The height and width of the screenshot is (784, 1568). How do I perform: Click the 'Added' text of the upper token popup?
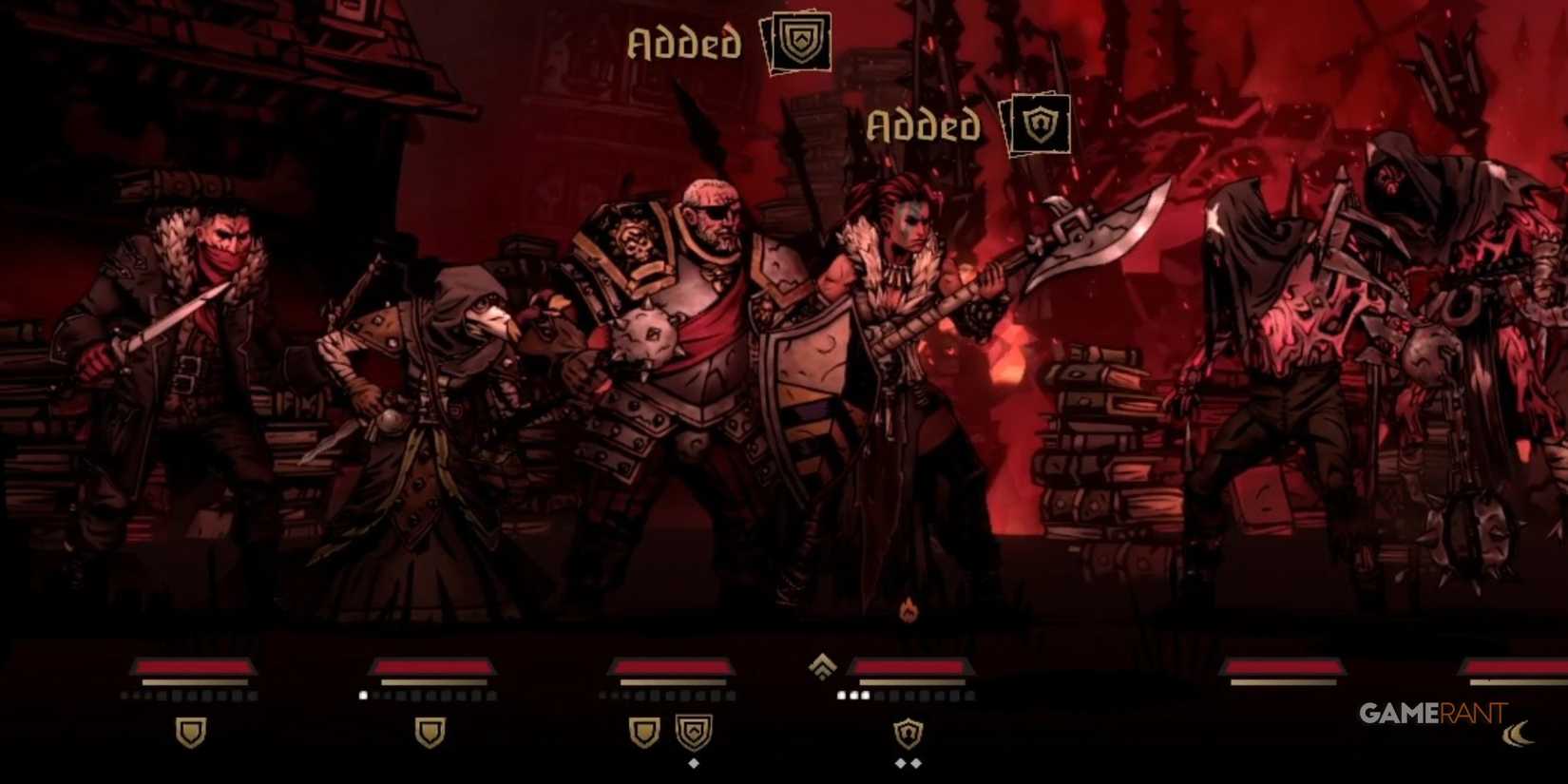pos(686,43)
